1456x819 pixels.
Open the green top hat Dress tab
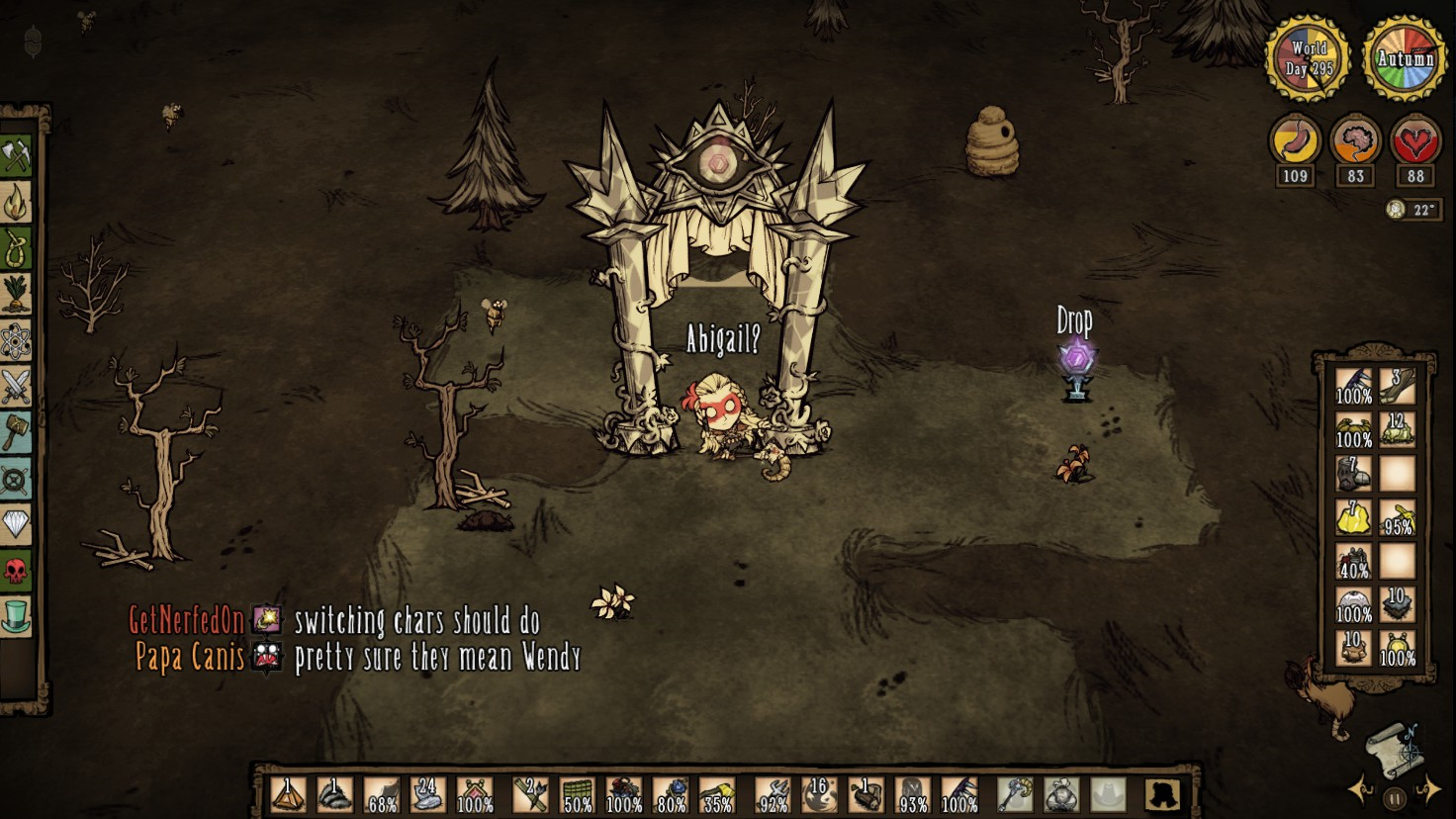coord(17,616)
